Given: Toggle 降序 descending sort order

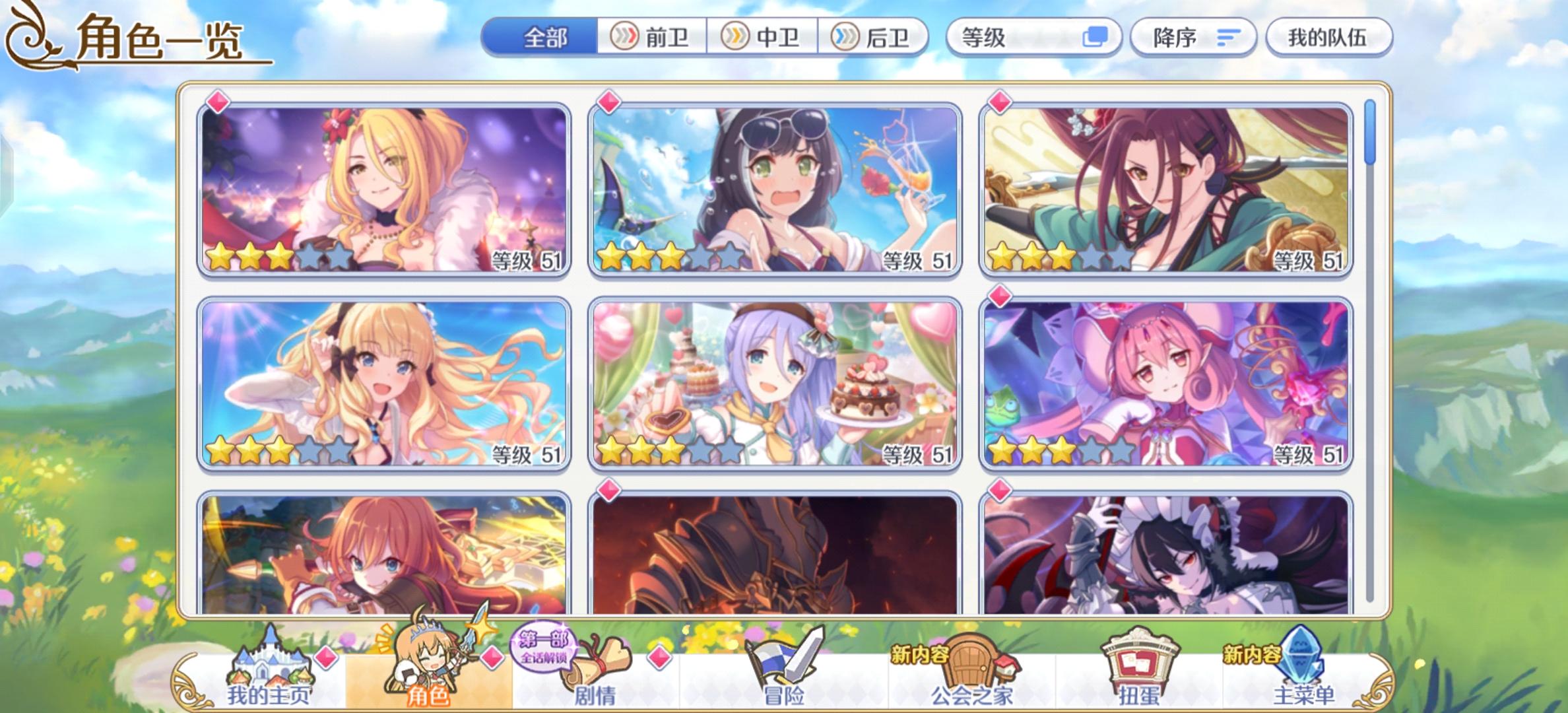Looking at the screenshot, I should pyautogui.click(x=1194, y=38).
